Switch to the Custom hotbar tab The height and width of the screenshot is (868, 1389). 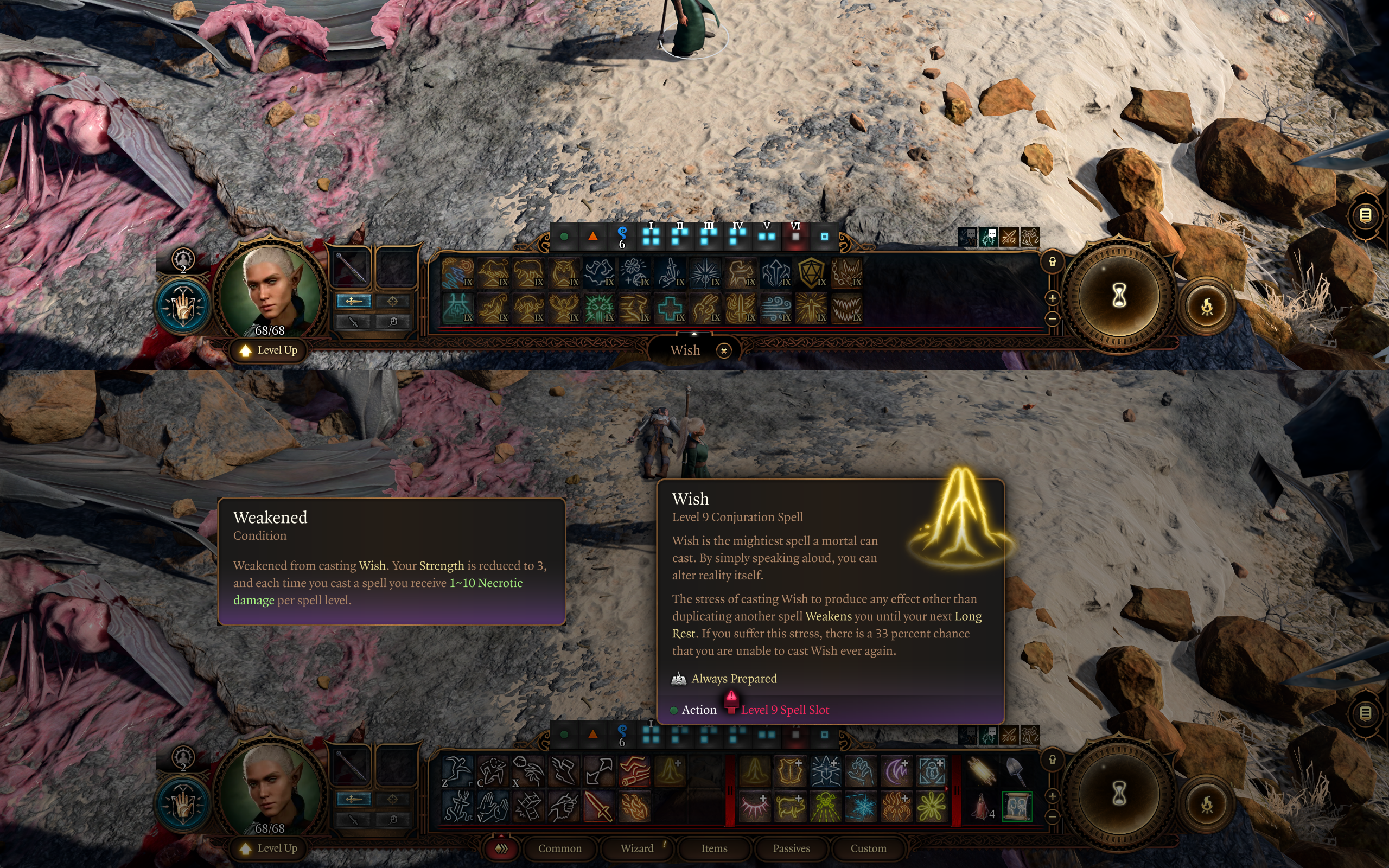click(868, 848)
